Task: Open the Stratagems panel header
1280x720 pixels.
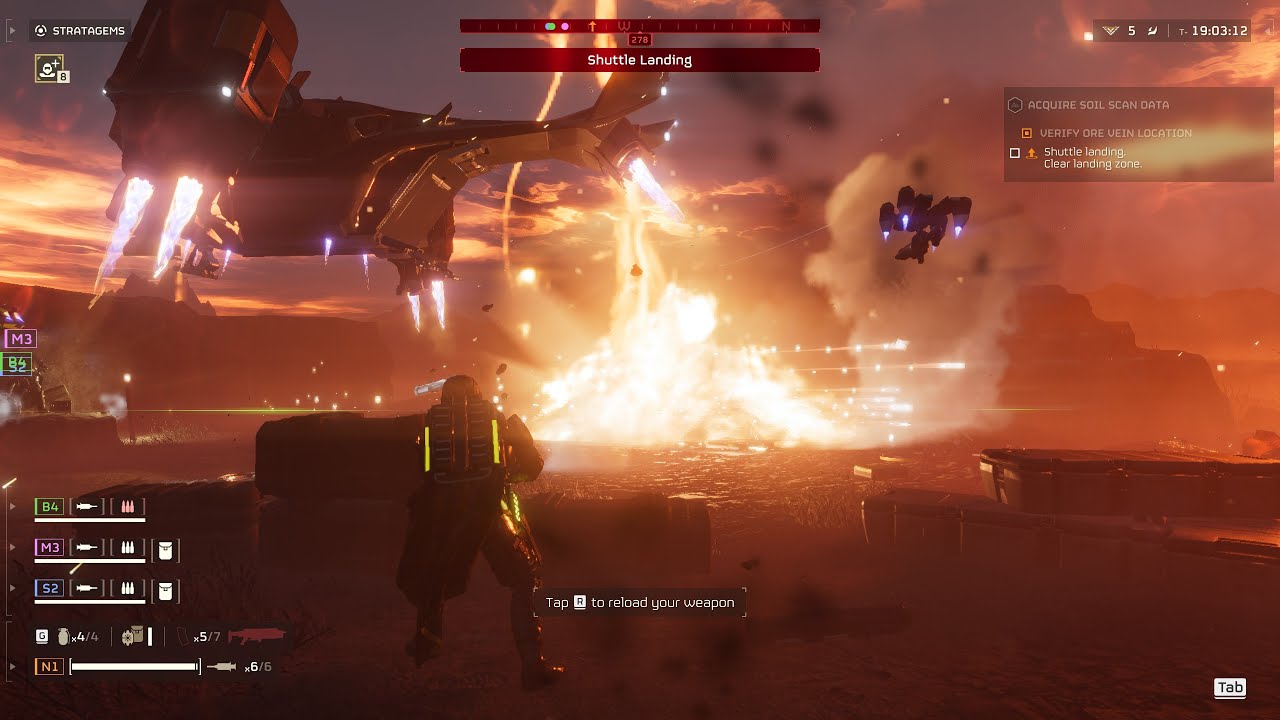Action: (x=80, y=31)
